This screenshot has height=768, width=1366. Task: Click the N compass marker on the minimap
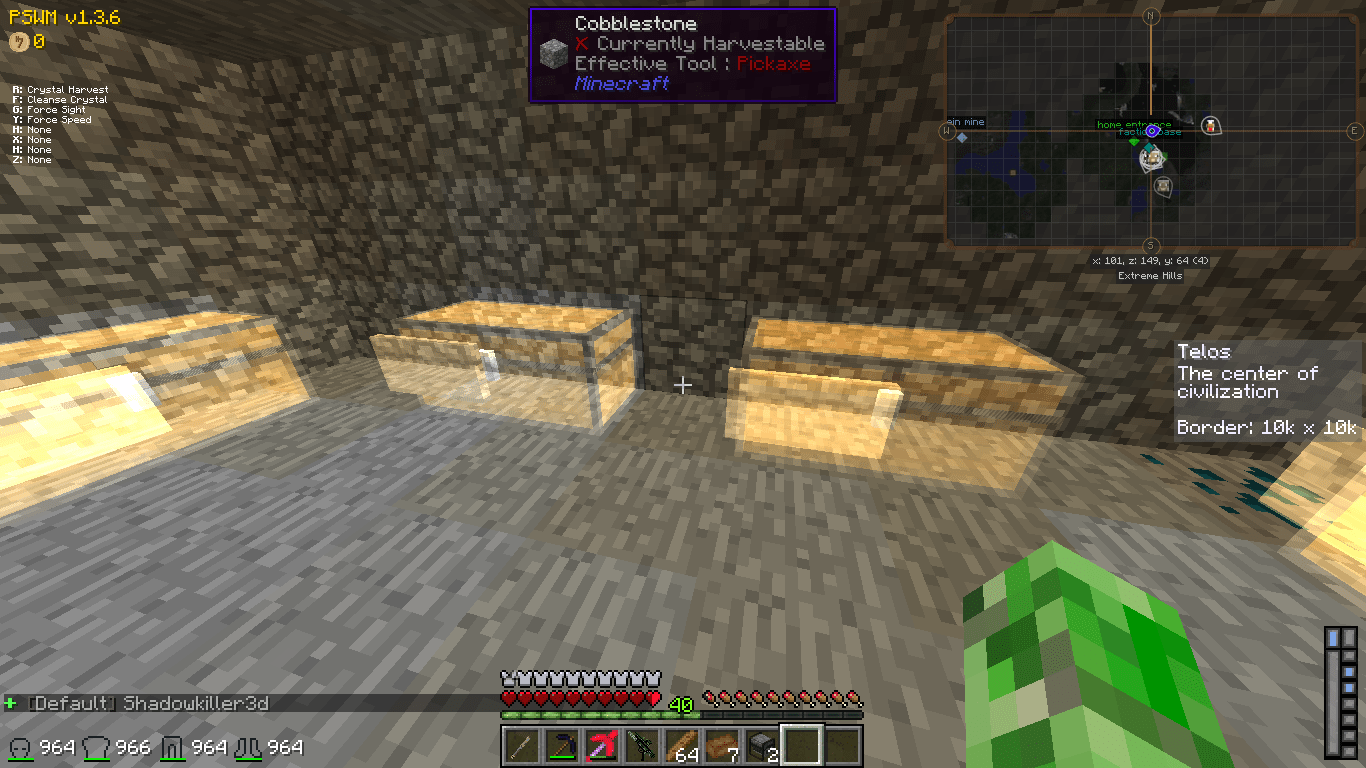(1151, 16)
